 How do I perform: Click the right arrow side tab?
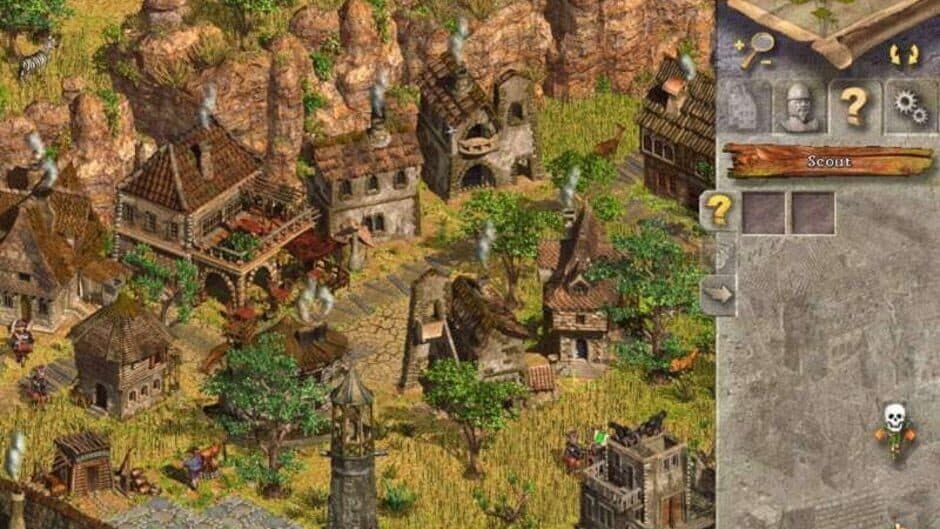(x=717, y=294)
